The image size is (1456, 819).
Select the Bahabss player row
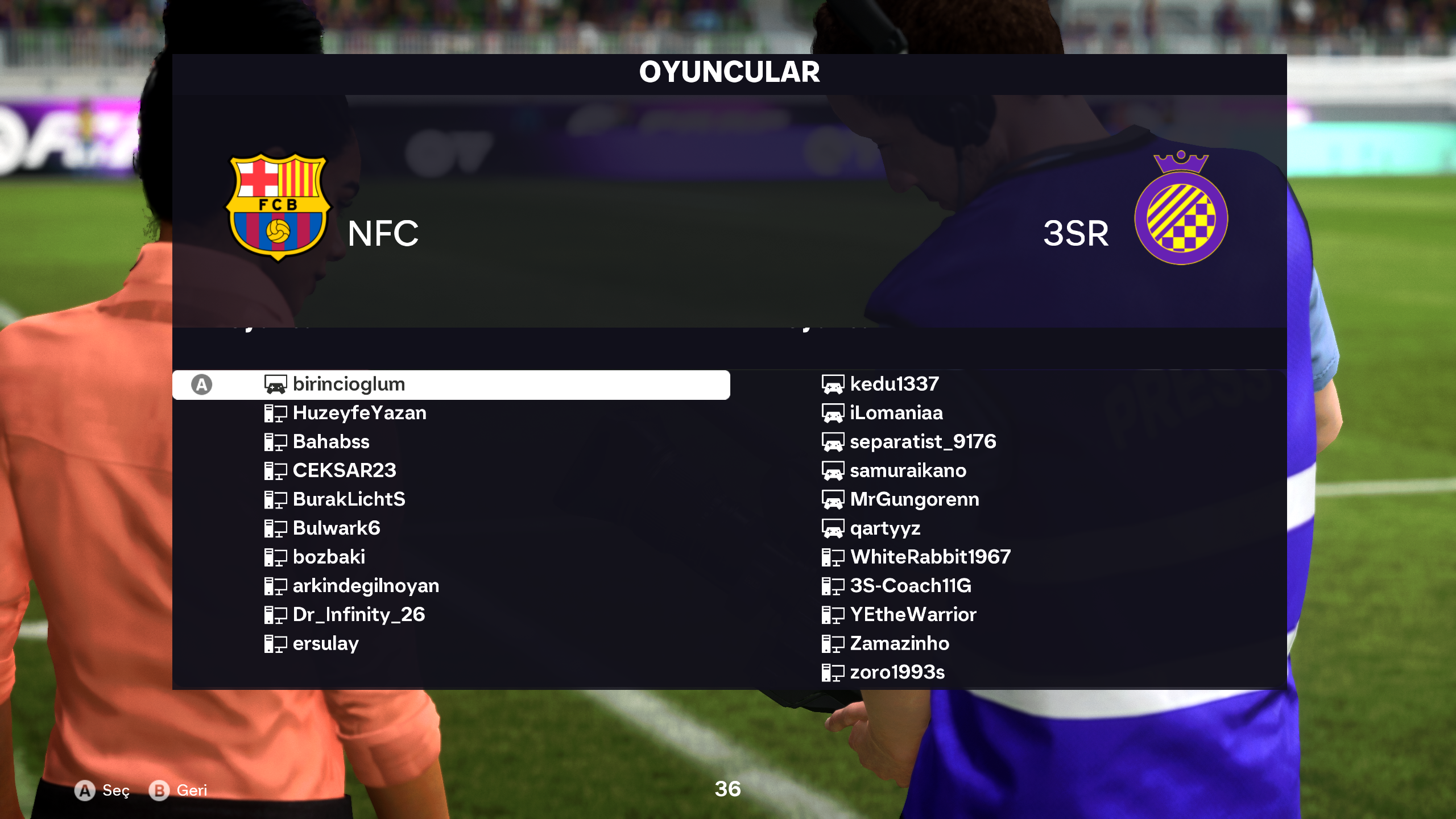coord(330,442)
